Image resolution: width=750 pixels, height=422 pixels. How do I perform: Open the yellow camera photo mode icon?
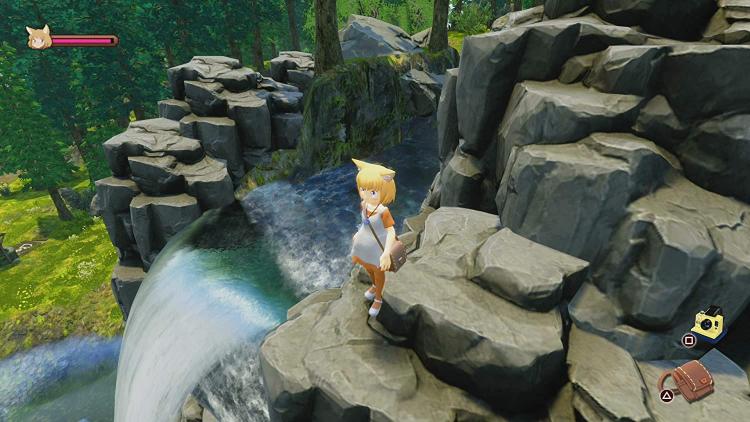pyautogui.click(x=709, y=324)
